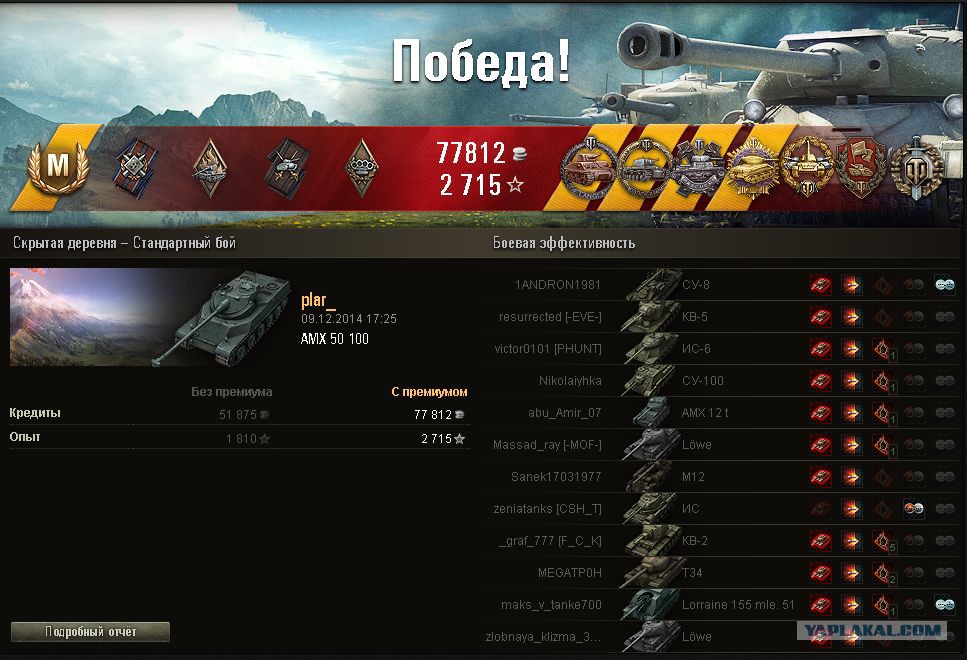Viewport: 967px width, 660px height.
Task: Select the Massad_ray [-MOF-] row
Action: click(547, 445)
